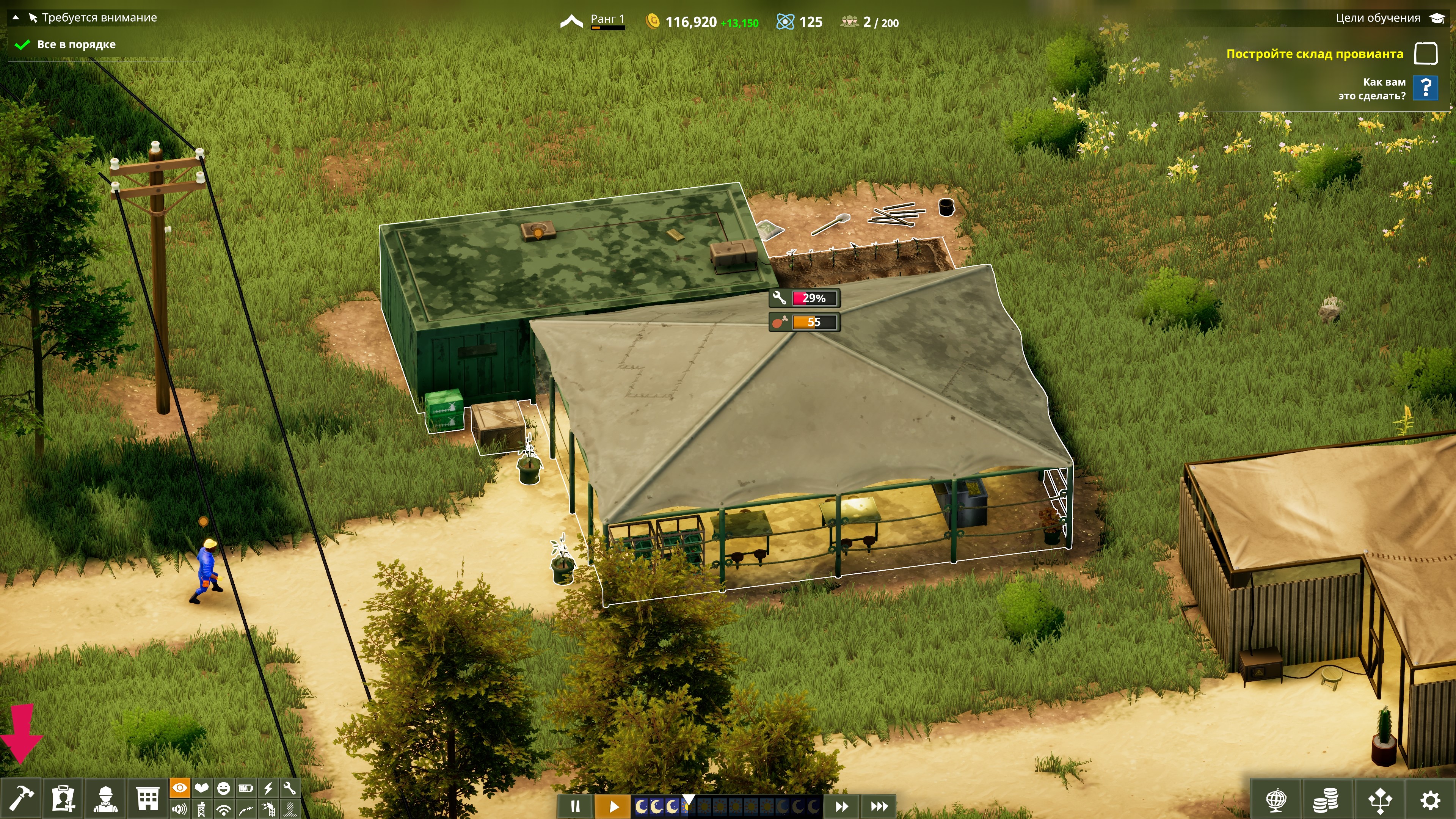Open the gear settings menu
This screenshot has width=1456, height=819.
click(x=1431, y=800)
